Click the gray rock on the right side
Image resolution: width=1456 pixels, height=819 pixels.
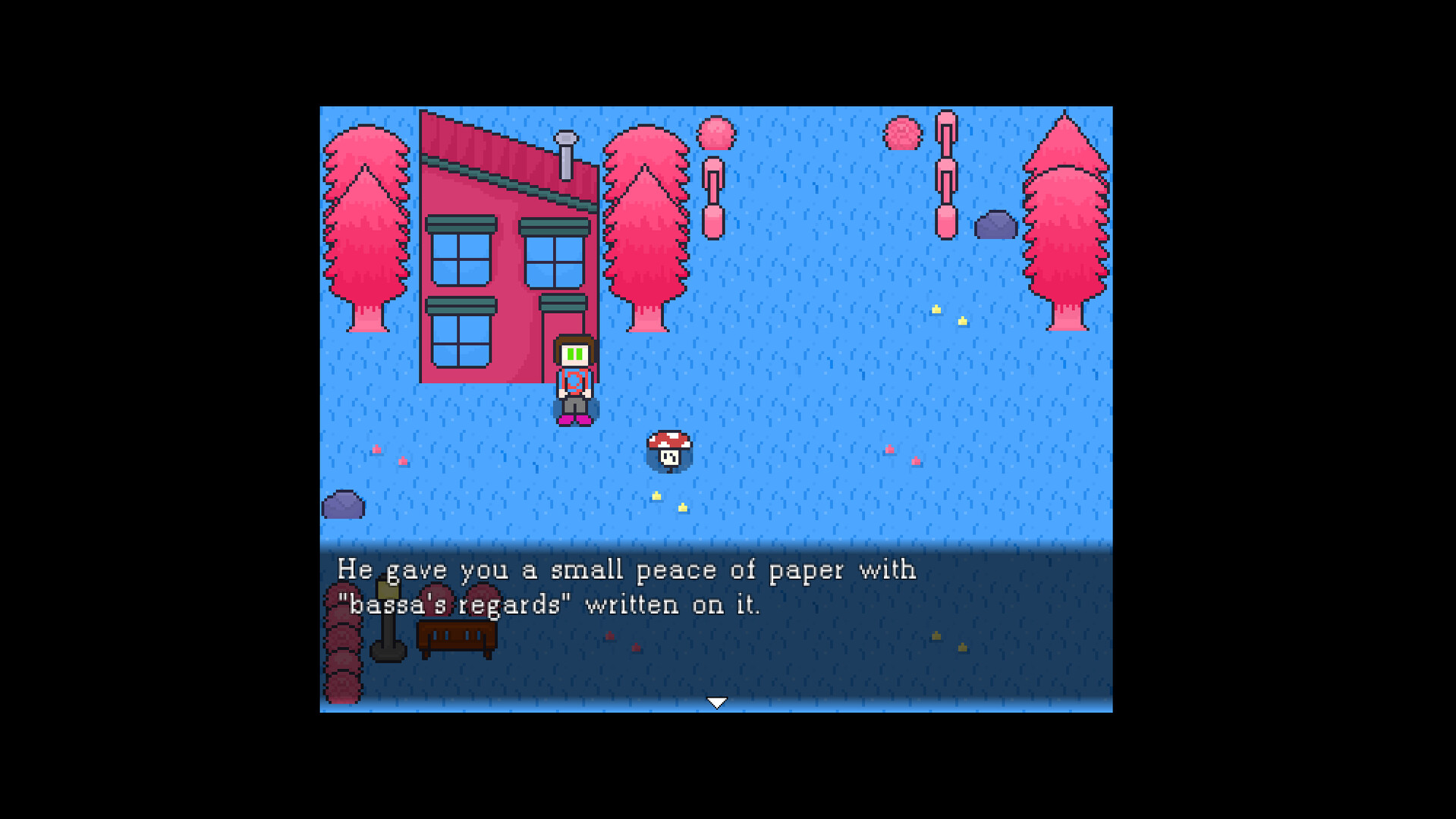(x=995, y=224)
